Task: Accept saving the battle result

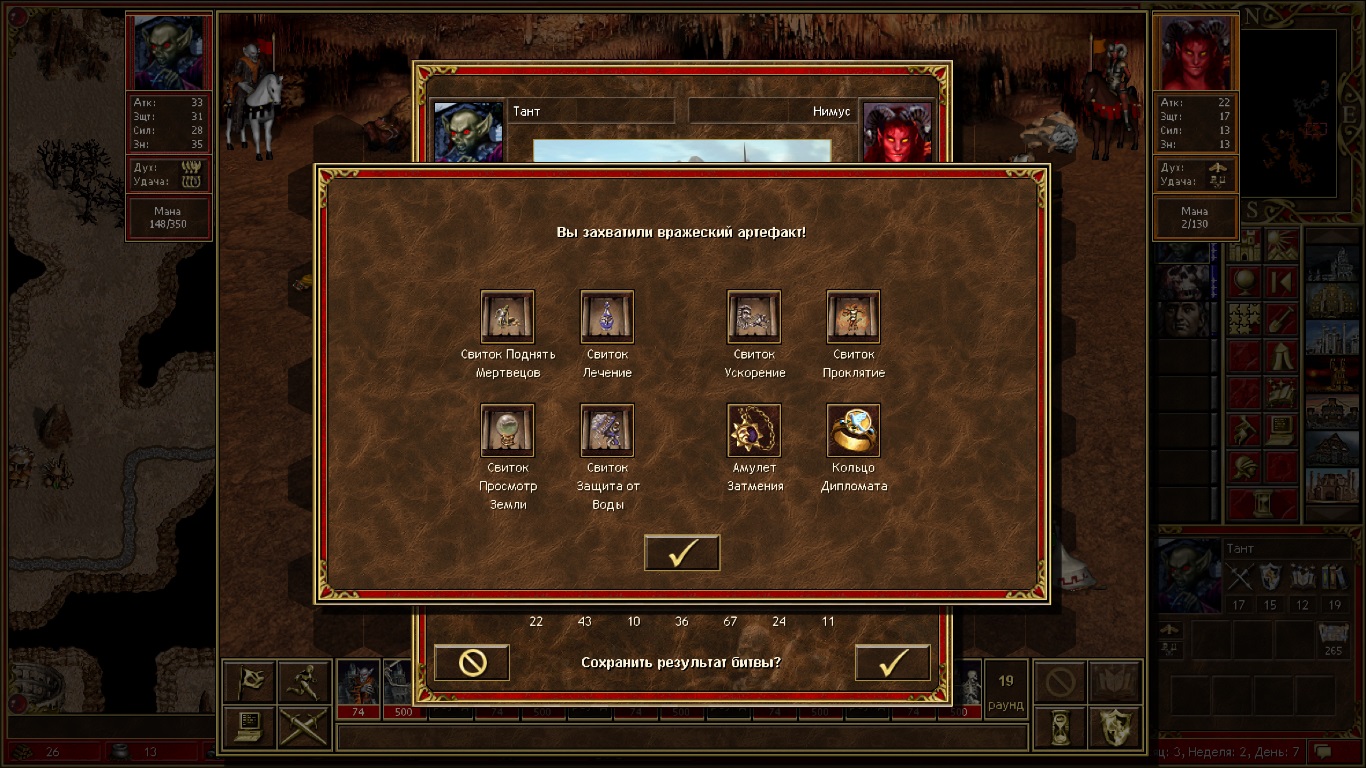Action: coord(892,662)
